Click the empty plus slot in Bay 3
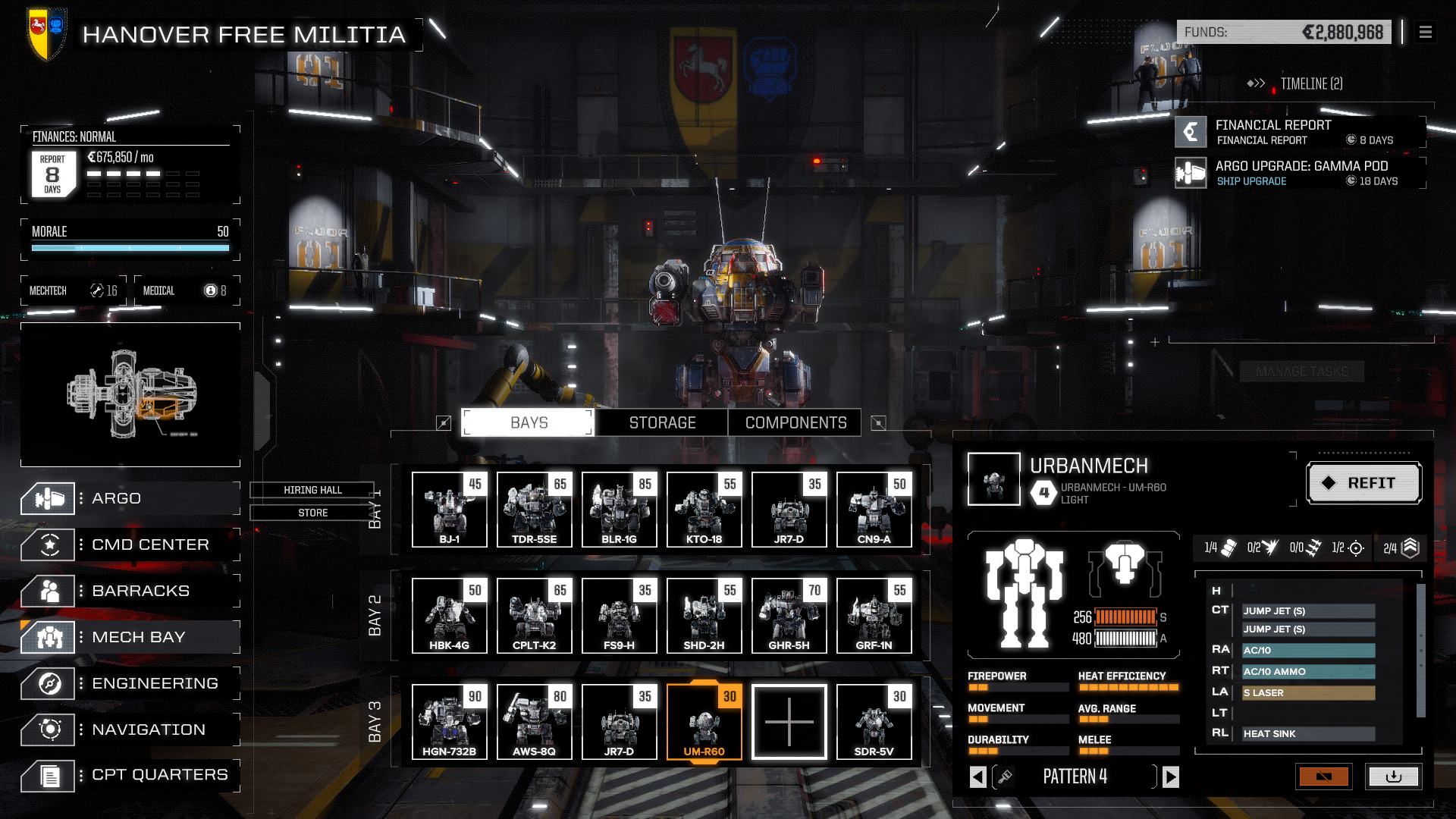The image size is (1456, 819). click(x=789, y=721)
